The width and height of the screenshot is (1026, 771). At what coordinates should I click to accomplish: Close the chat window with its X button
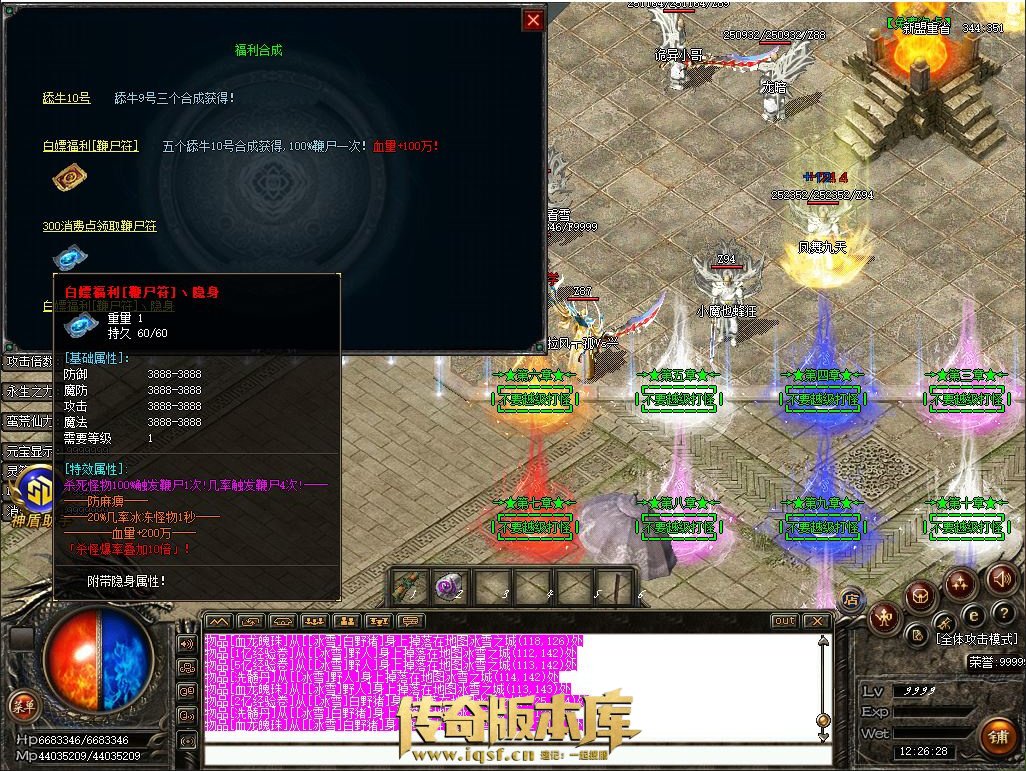(817, 621)
